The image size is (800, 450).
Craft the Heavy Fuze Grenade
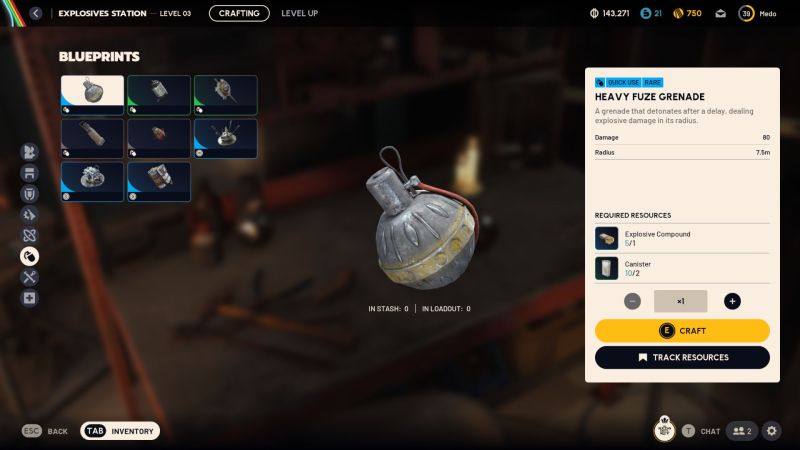682,331
